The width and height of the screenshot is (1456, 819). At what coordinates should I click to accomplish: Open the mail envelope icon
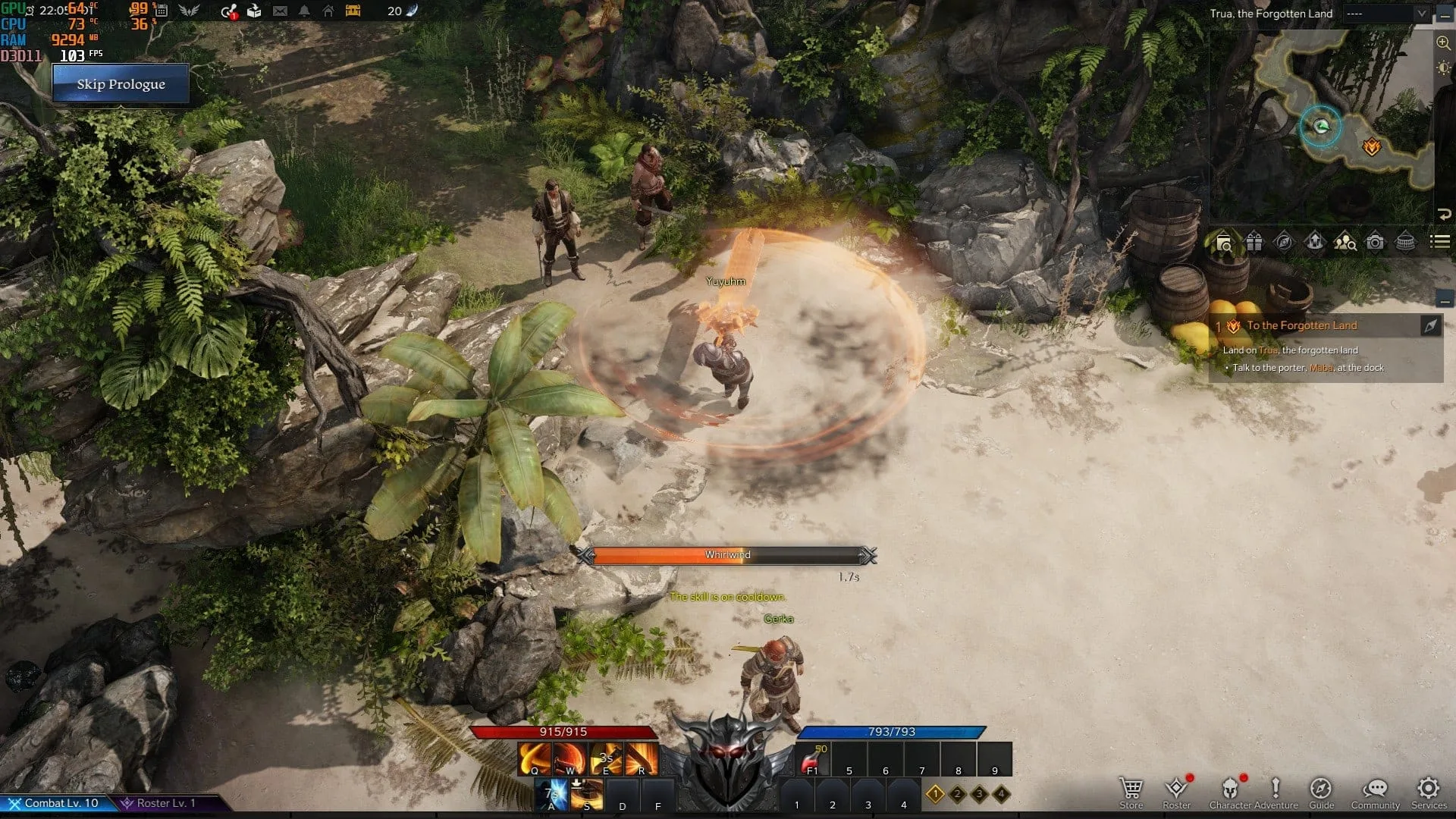point(280,11)
